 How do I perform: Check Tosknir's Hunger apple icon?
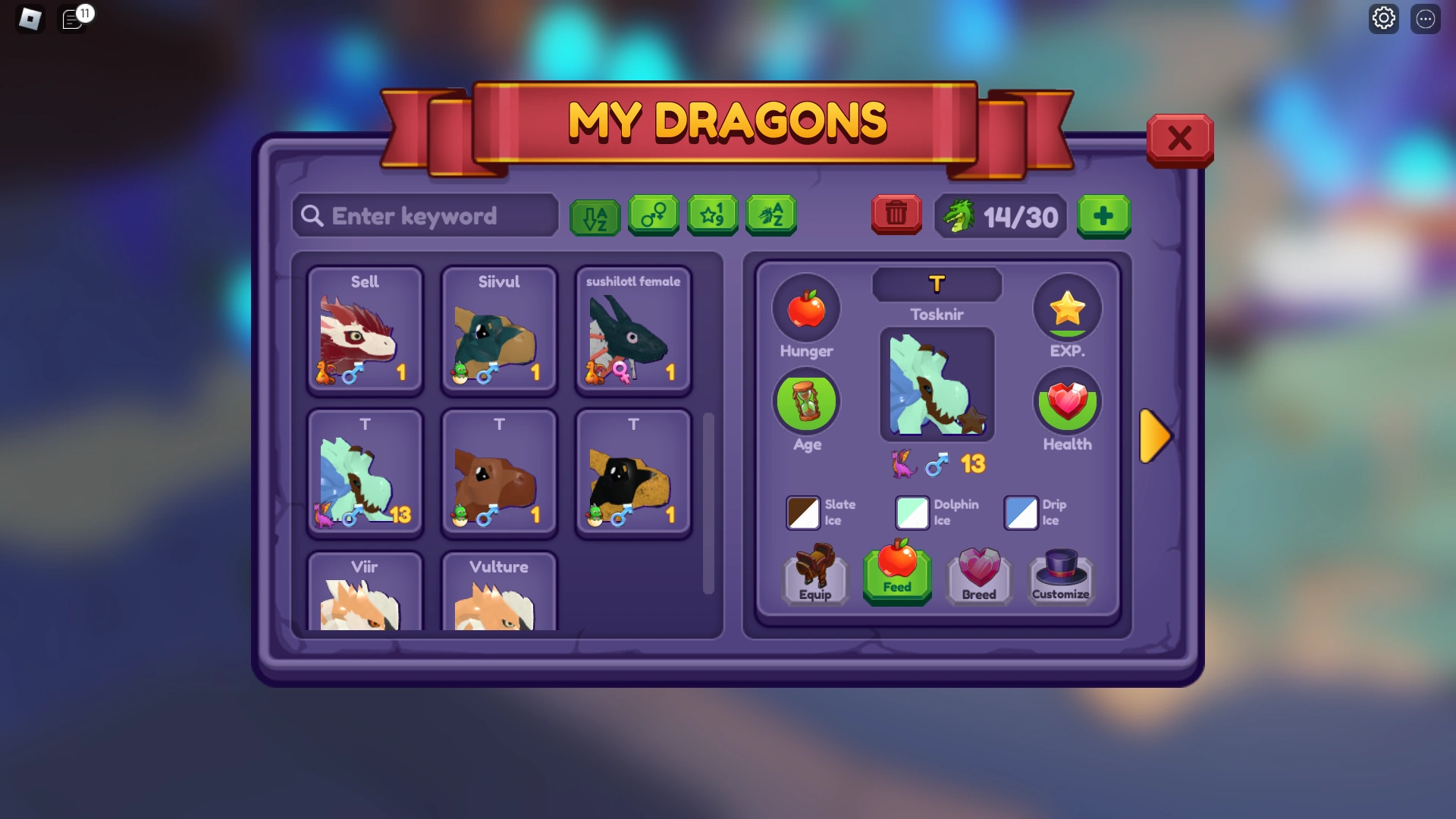(x=806, y=308)
